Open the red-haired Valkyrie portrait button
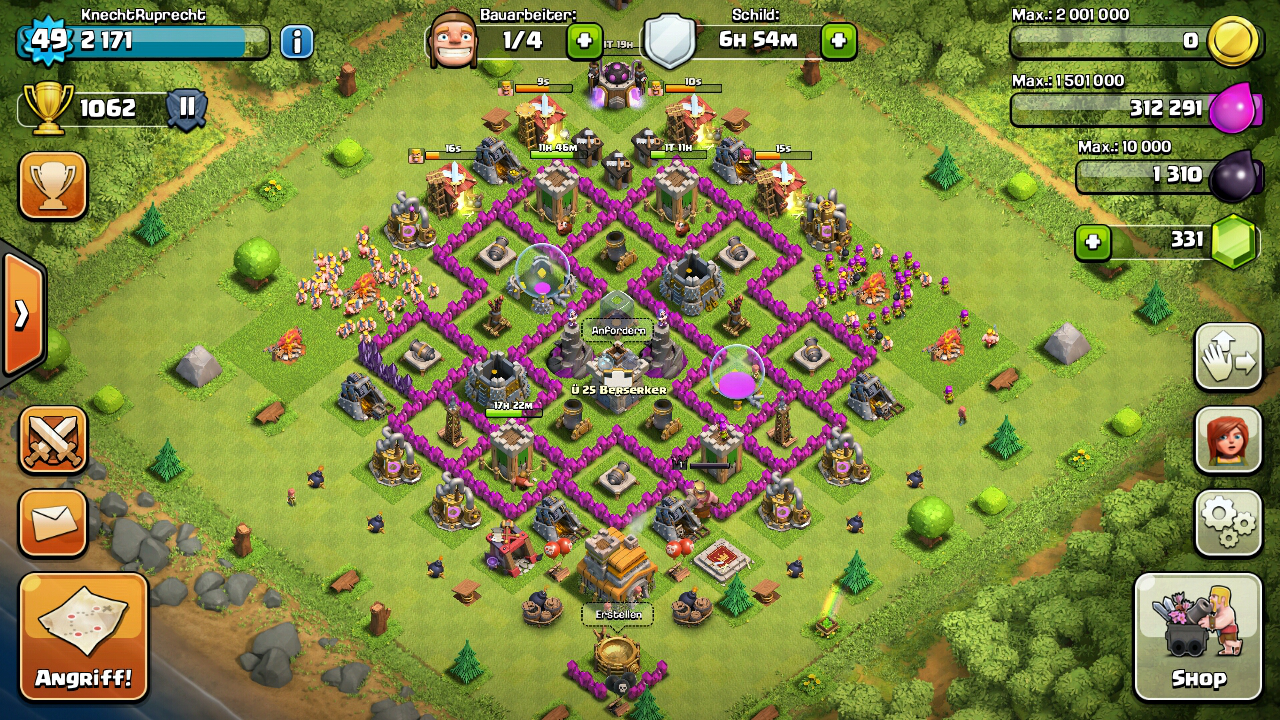 pos(1228,440)
